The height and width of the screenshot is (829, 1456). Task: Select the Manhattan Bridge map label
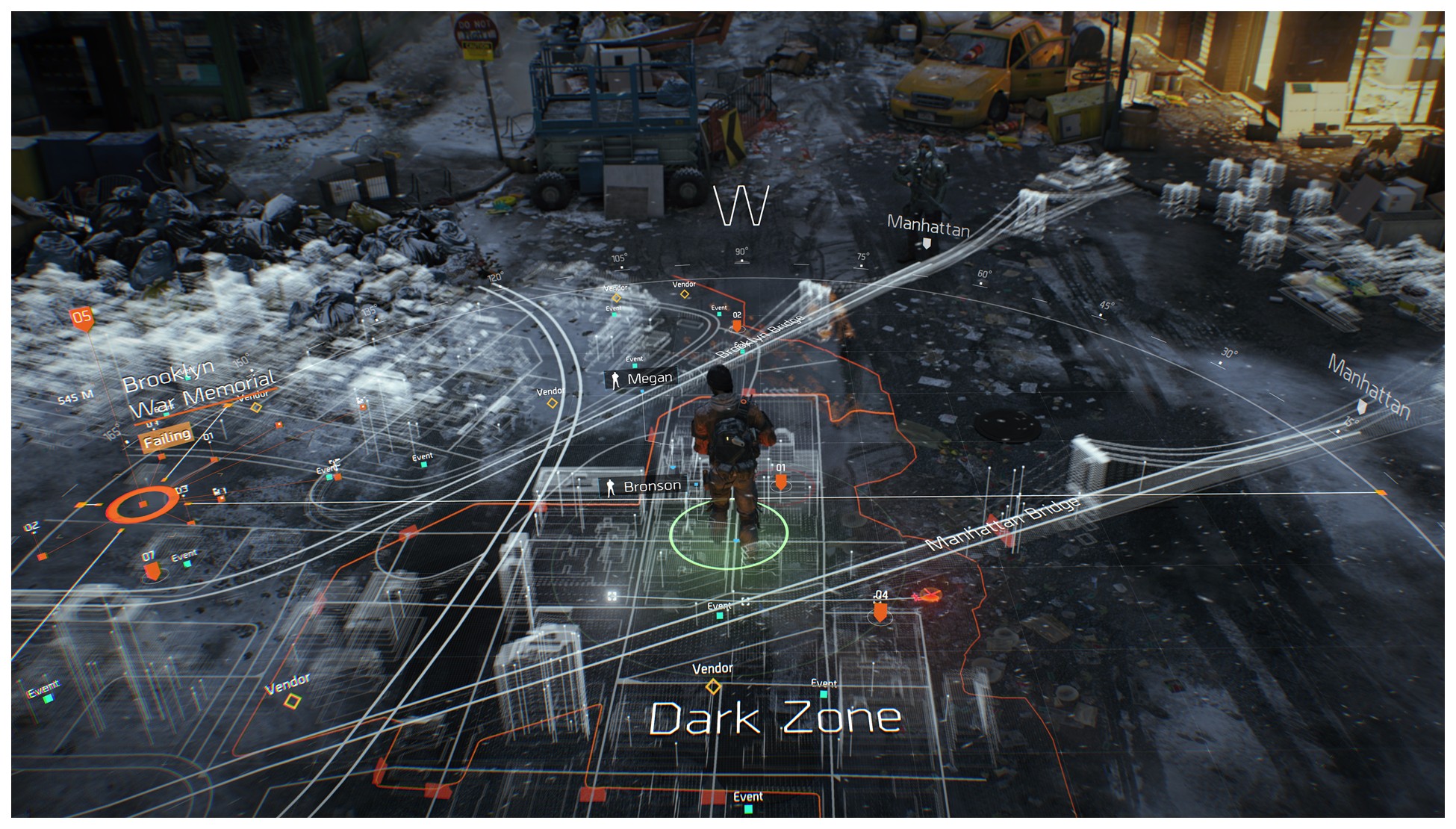click(x=1003, y=524)
